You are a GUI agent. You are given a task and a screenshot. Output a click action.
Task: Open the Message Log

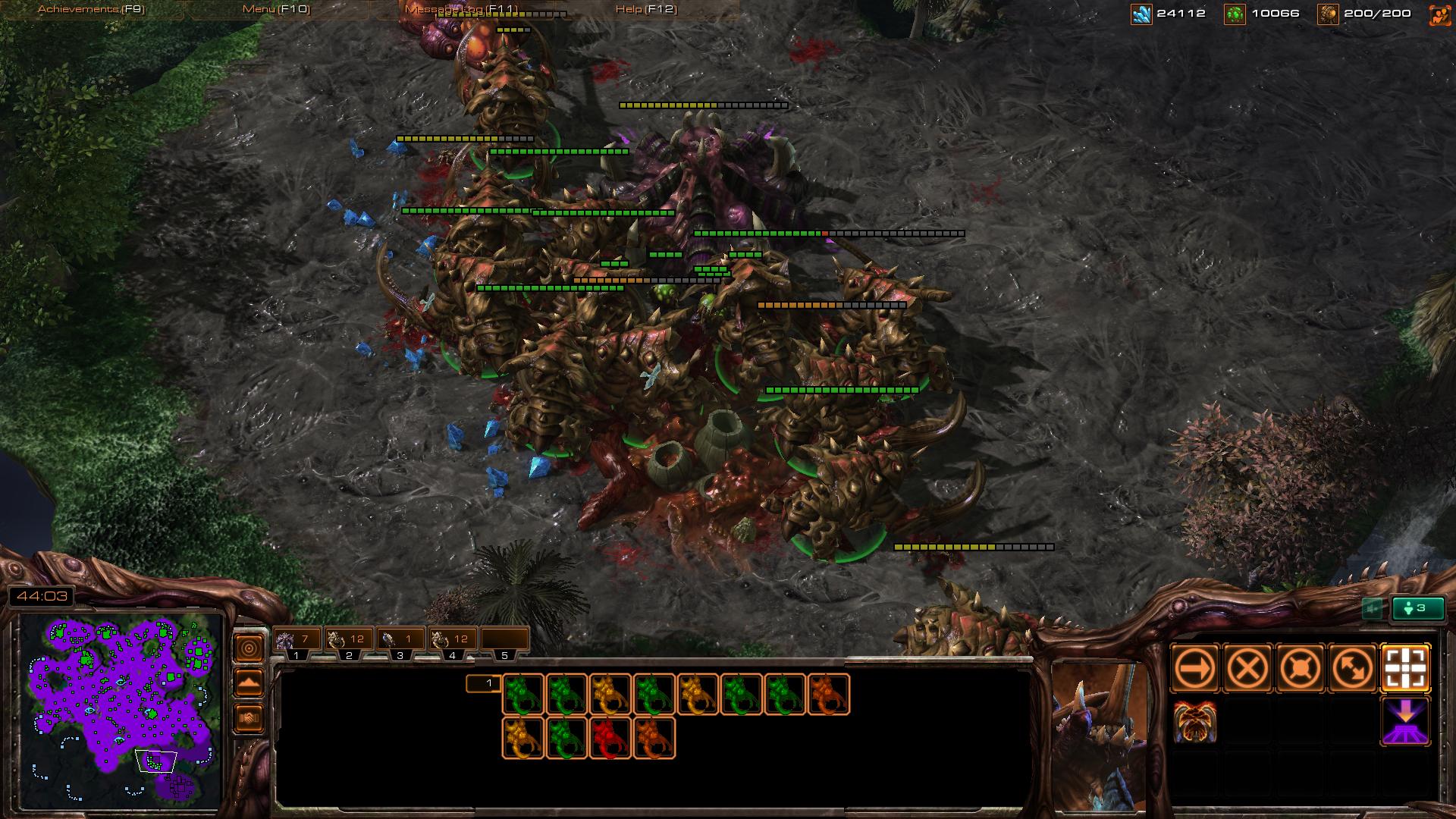click(461, 9)
